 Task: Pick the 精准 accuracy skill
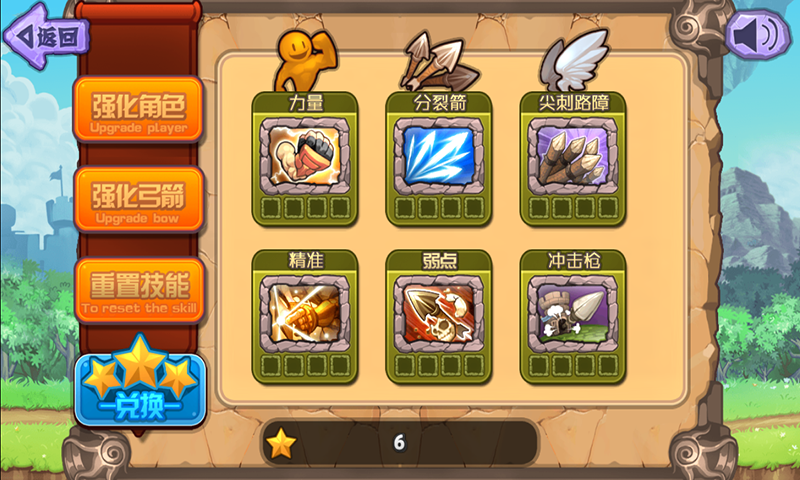pos(304,312)
